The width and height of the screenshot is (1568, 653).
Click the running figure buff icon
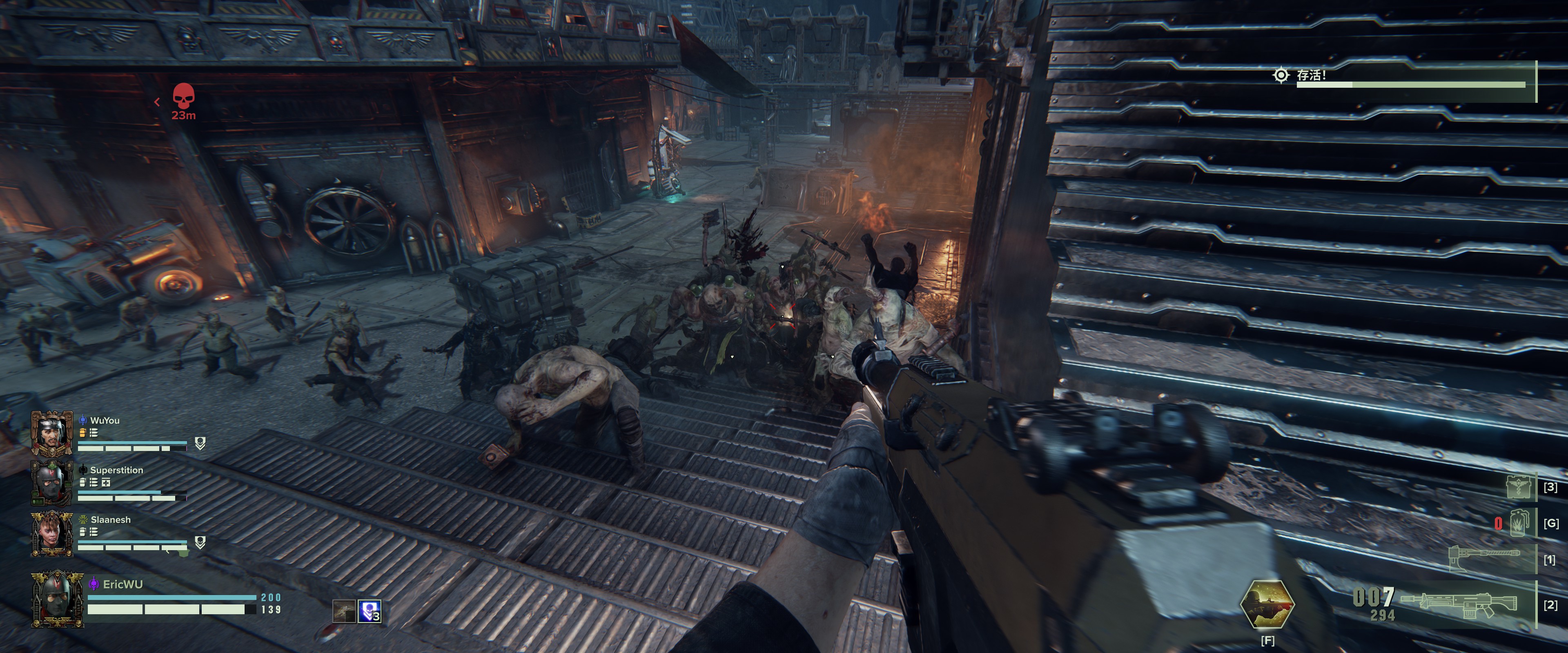344,611
